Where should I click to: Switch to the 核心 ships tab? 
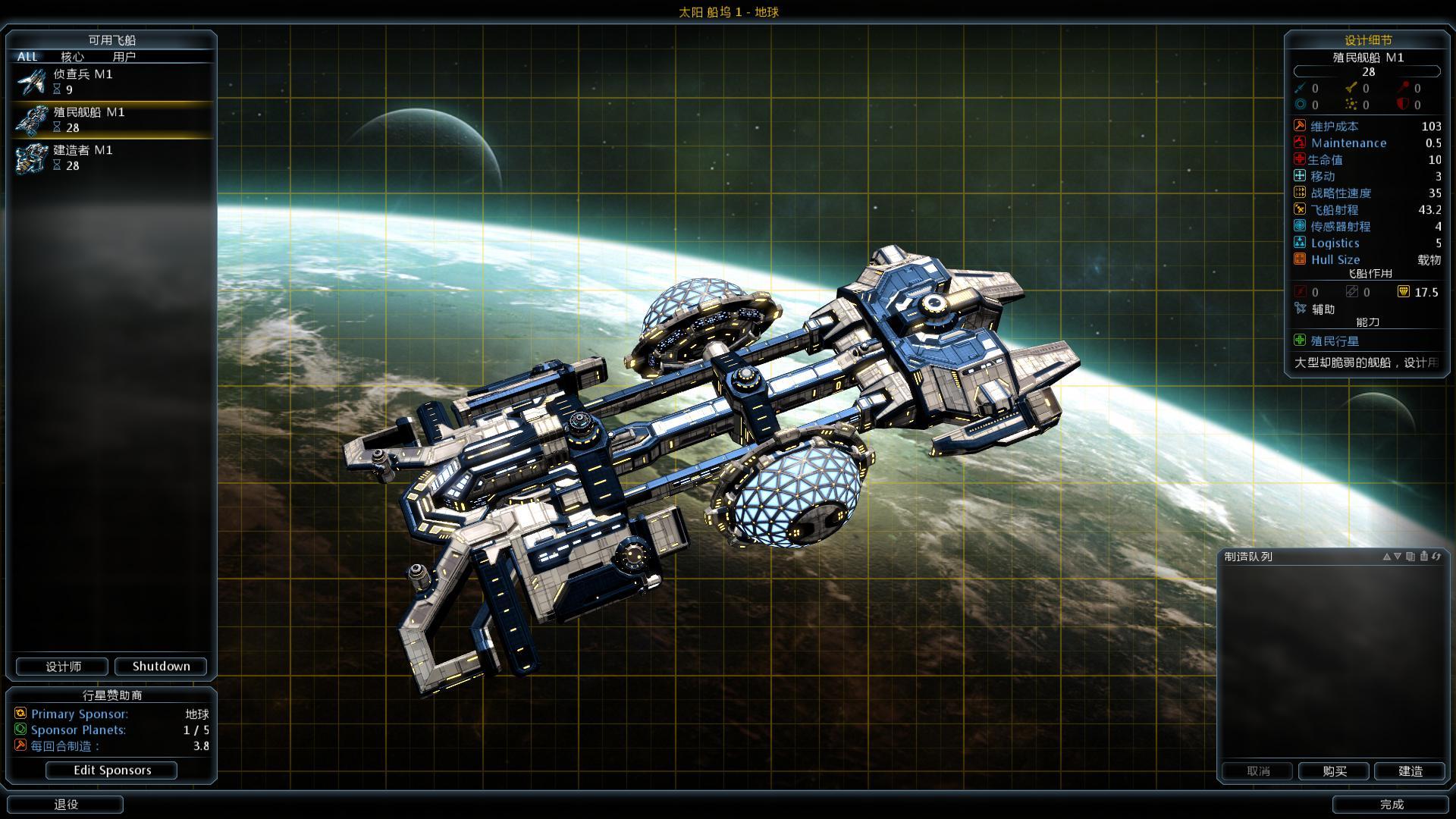72,56
